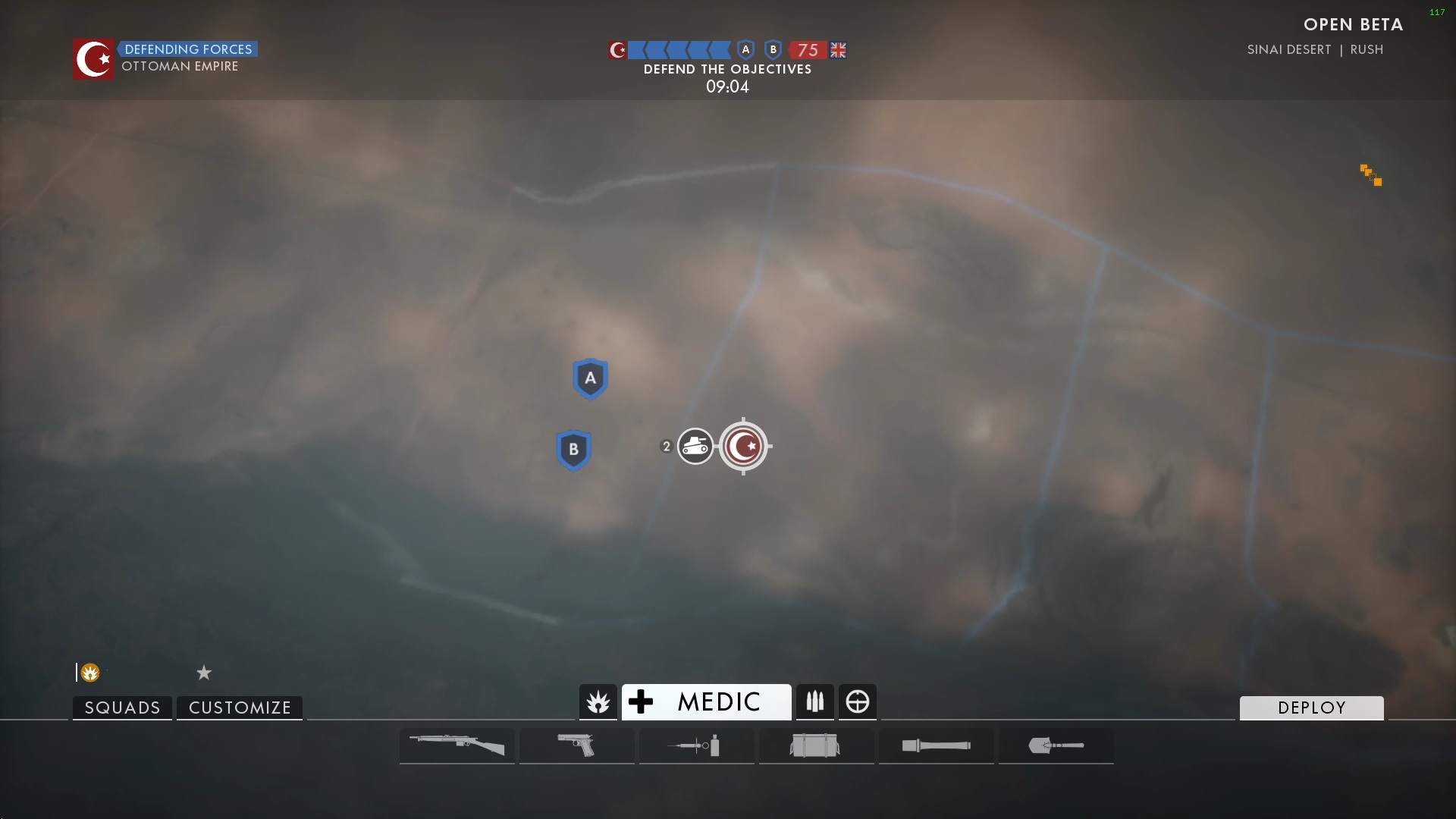Select the primary rifle loadout slot

point(457,745)
